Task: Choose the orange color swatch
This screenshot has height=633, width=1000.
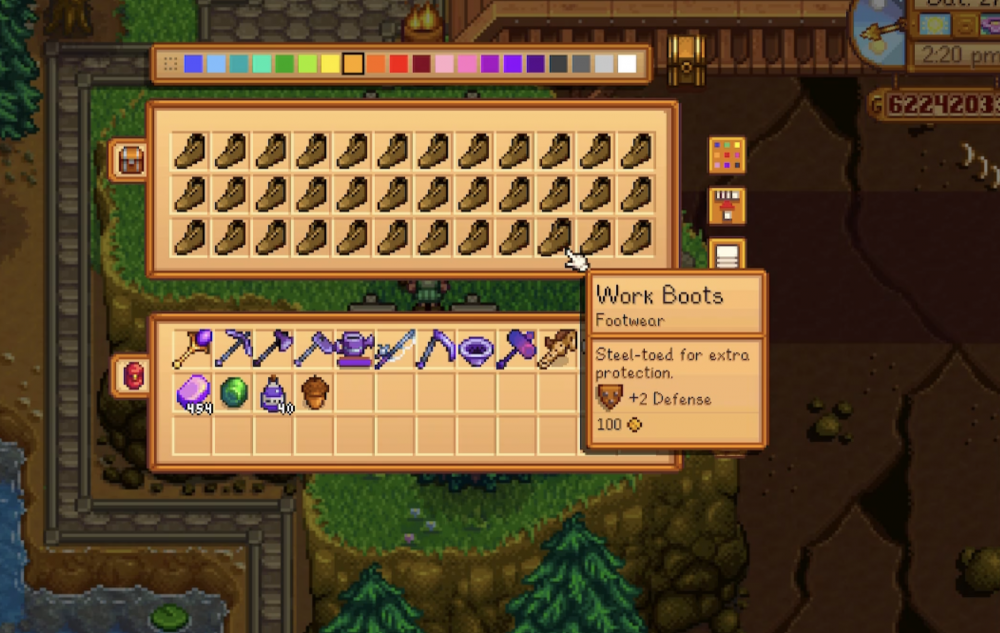Action: (x=375, y=64)
